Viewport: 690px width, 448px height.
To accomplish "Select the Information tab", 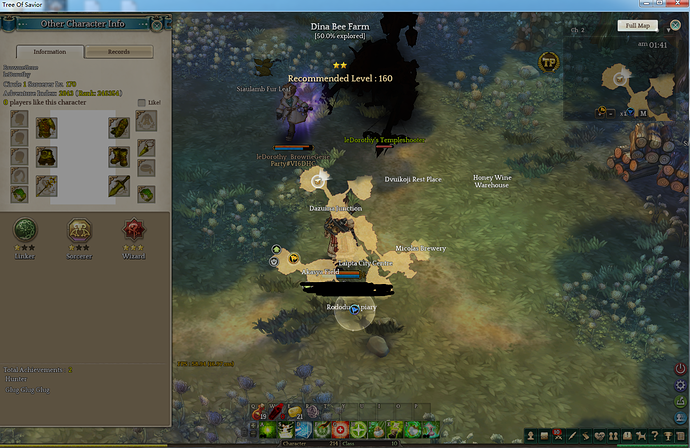I will tap(50, 51).
